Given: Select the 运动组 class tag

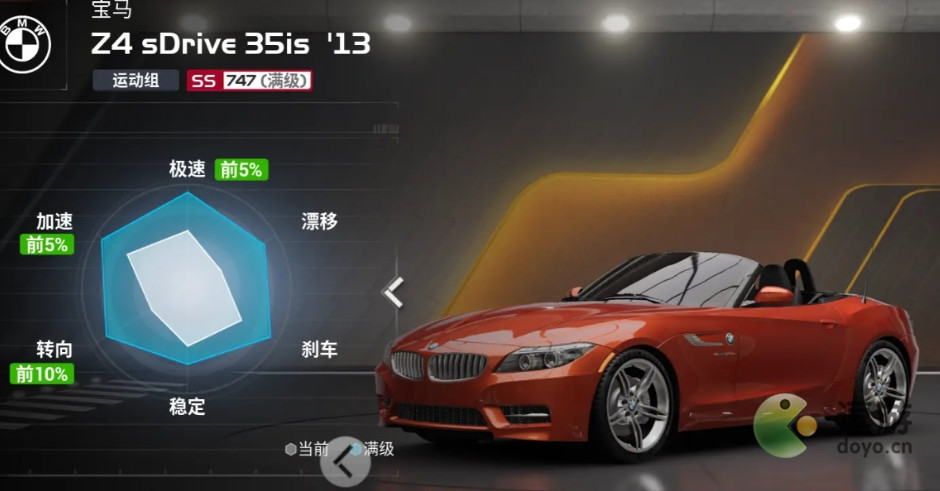Looking at the screenshot, I should (136, 81).
